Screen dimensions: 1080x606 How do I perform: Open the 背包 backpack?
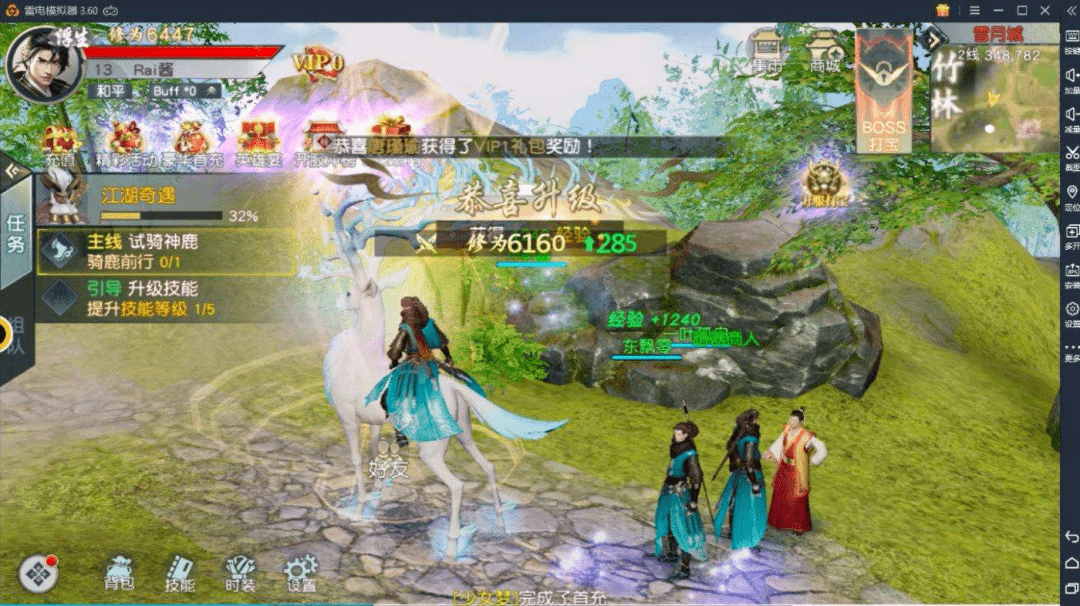click(119, 572)
